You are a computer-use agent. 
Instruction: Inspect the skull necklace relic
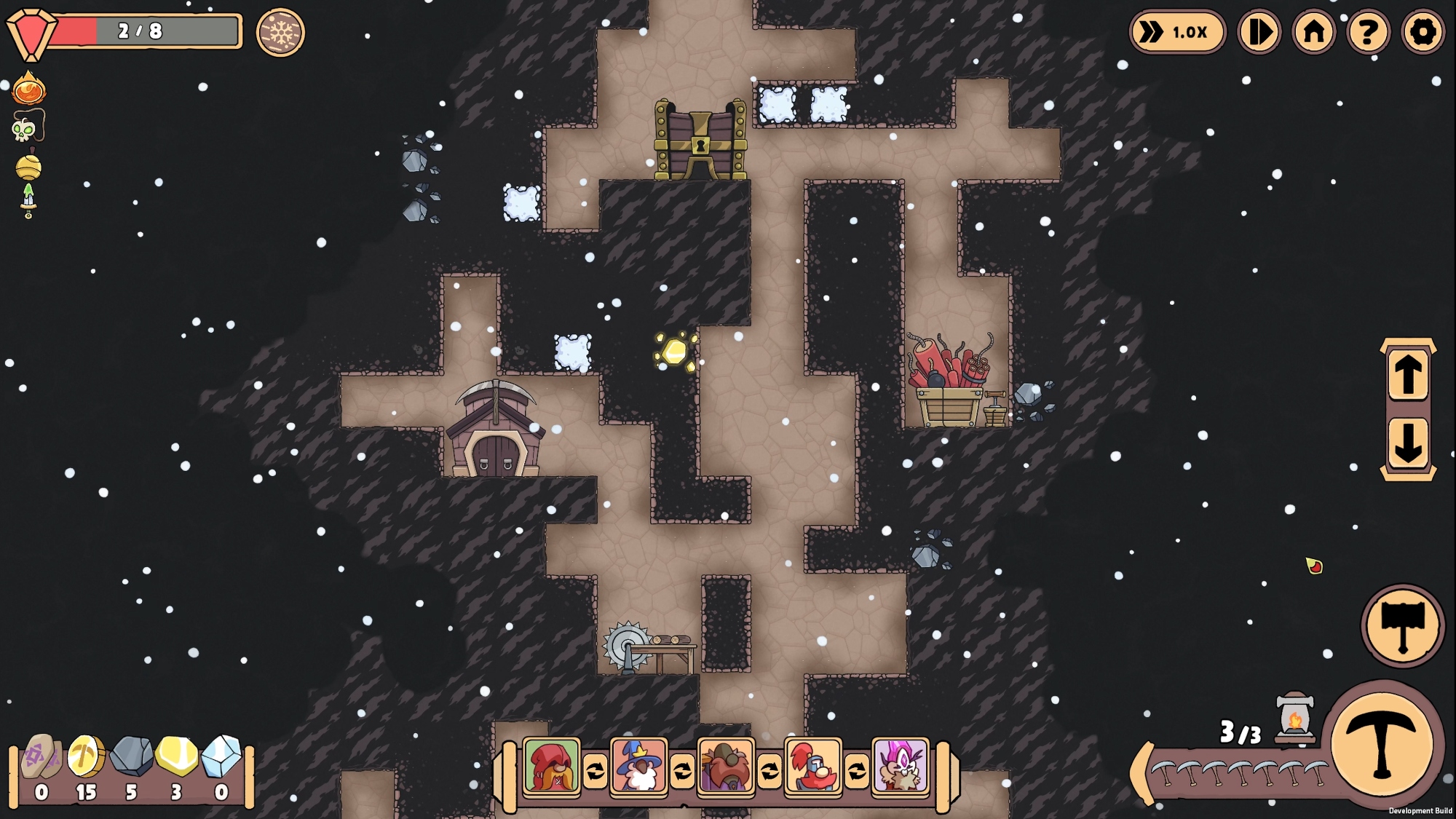28,127
